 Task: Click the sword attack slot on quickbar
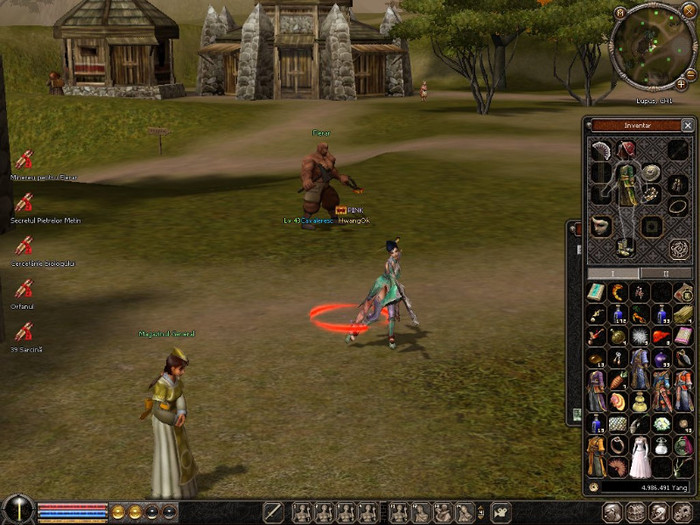pos(273,512)
